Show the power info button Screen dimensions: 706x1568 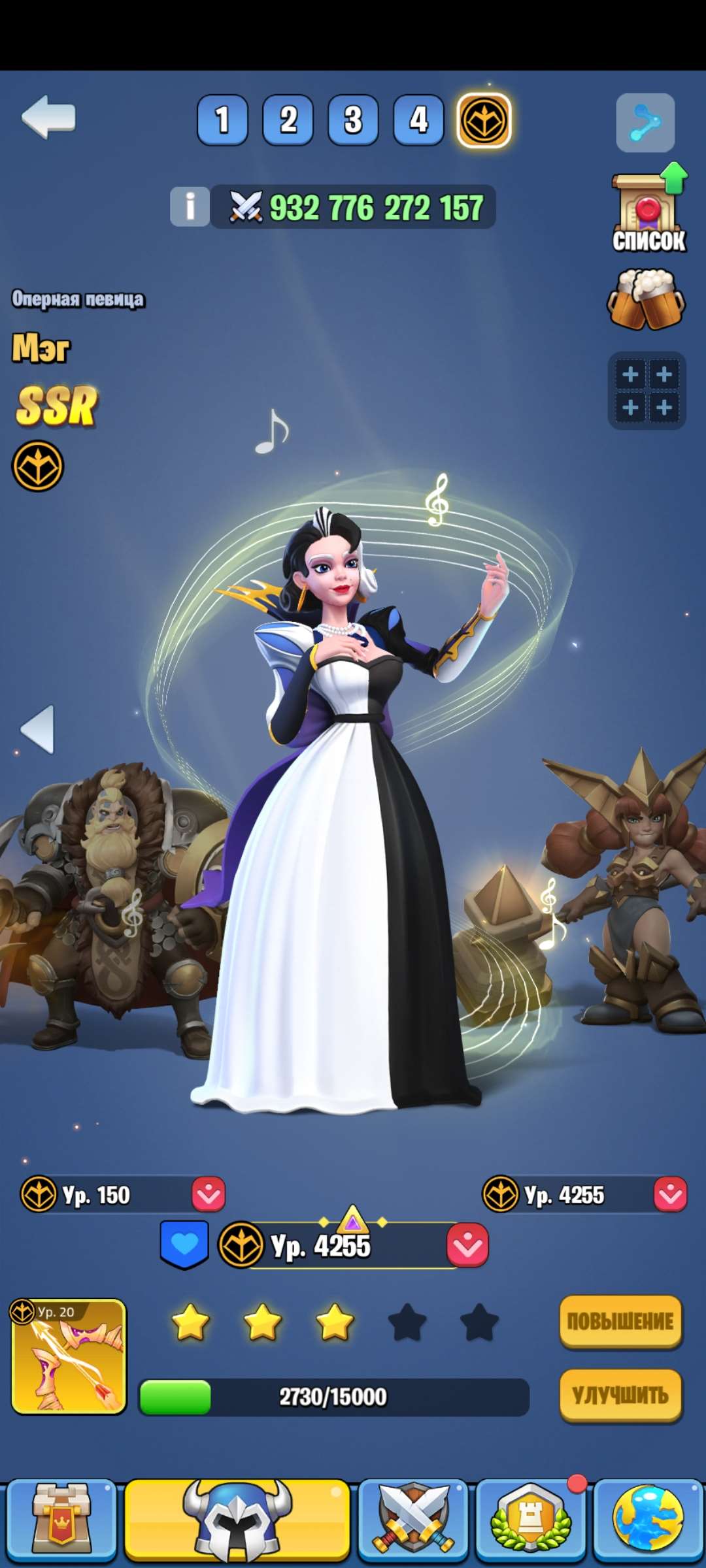190,206
